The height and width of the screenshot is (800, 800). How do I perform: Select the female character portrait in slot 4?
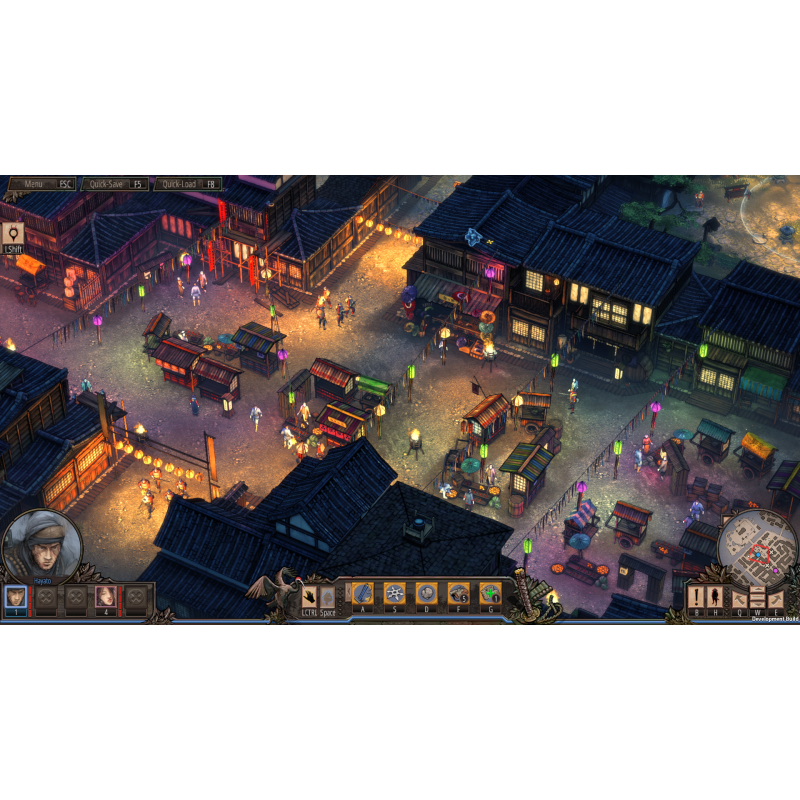coord(105,597)
